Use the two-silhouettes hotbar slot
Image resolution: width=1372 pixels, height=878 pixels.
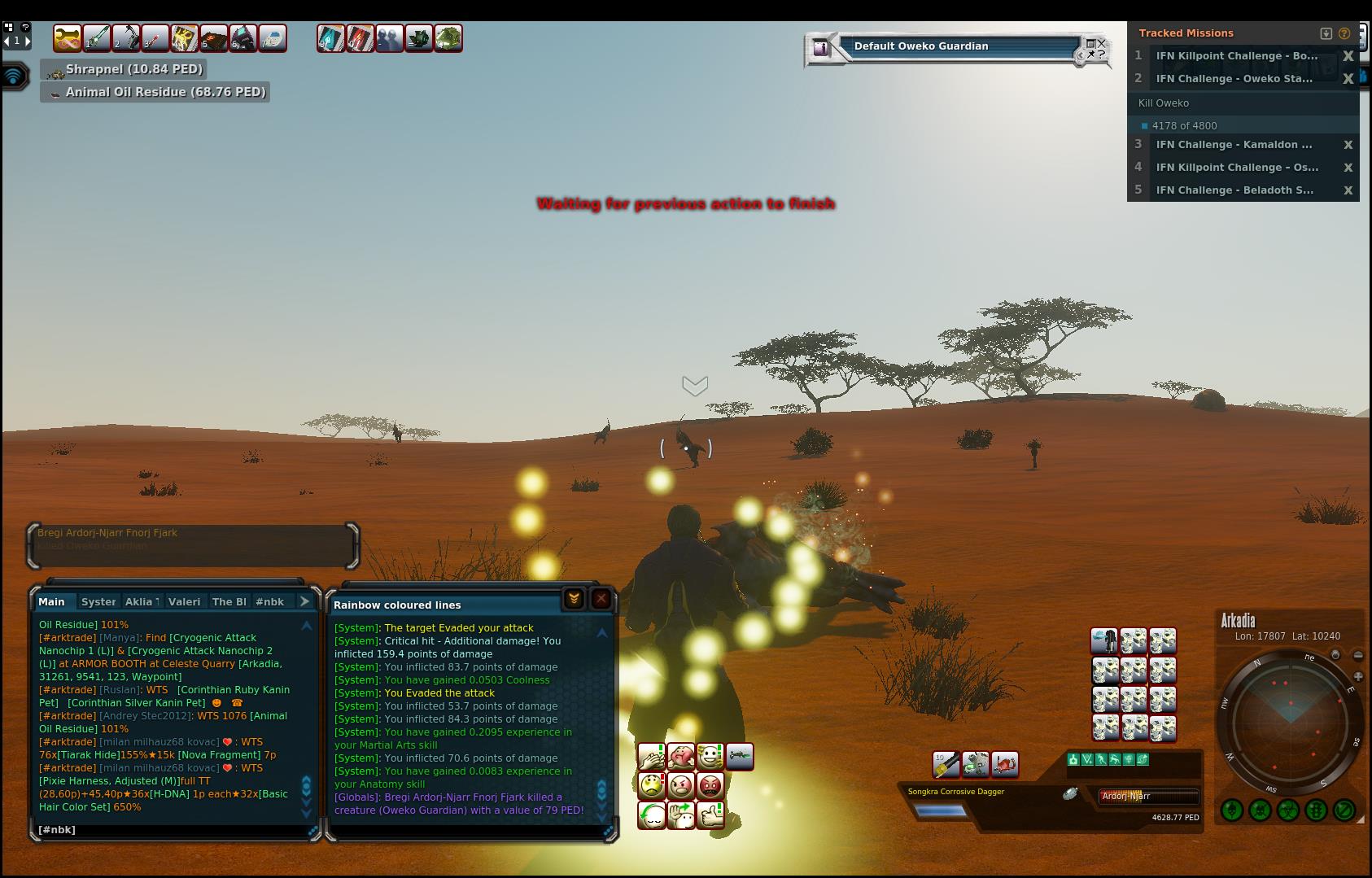[x=390, y=38]
